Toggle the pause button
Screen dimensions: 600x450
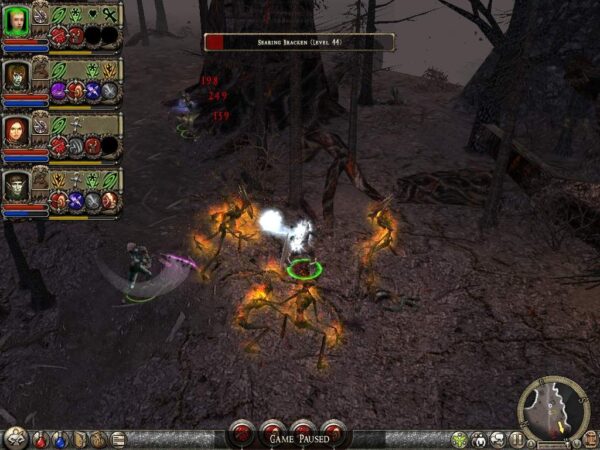click(x=517, y=439)
